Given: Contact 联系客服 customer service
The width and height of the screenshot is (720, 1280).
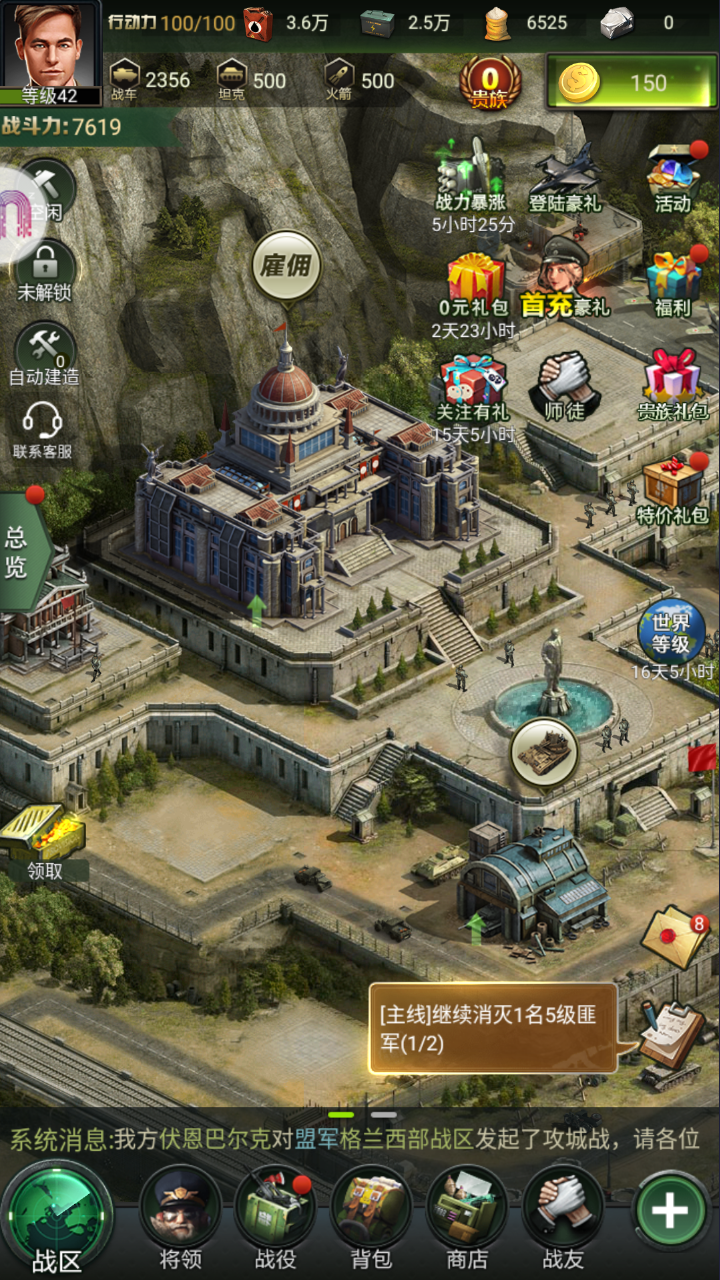Looking at the screenshot, I should (42, 430).
